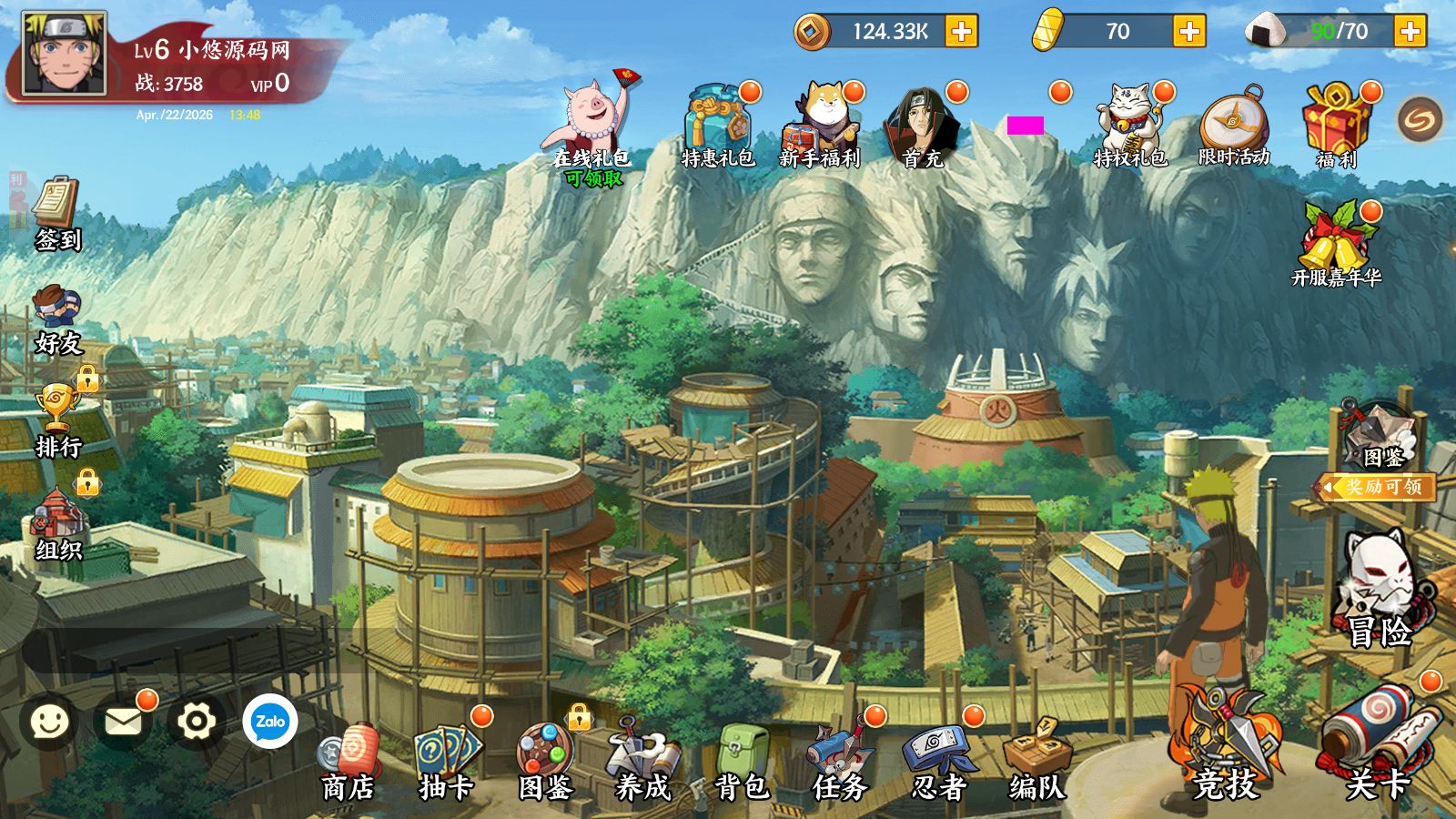Viewport: 1456px width, 819px height.
Task: Open the 抽卡 card draw
Action: pos(447,763)
